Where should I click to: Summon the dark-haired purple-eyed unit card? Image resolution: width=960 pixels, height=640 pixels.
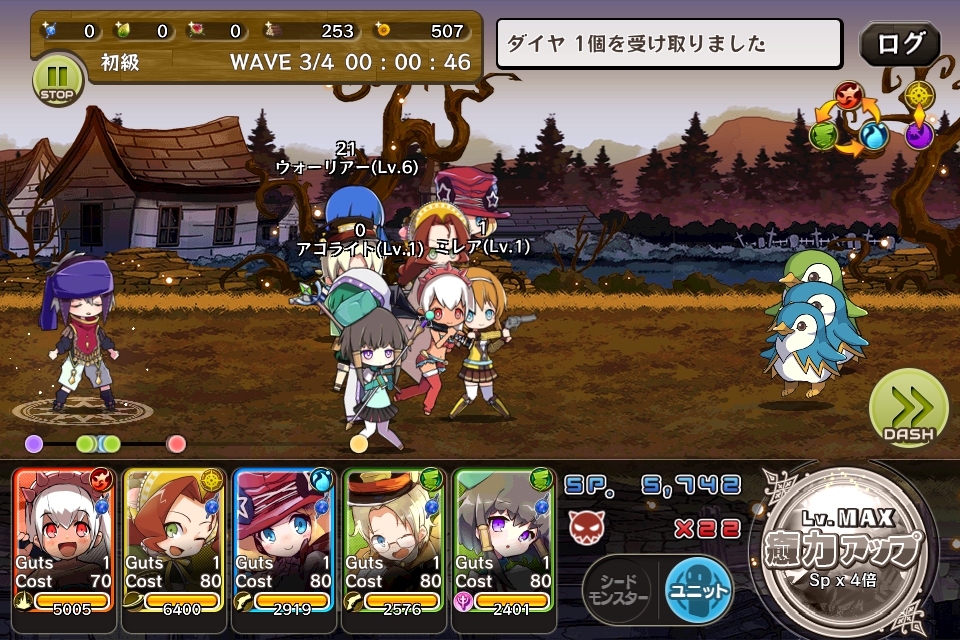tap(503, 538)
